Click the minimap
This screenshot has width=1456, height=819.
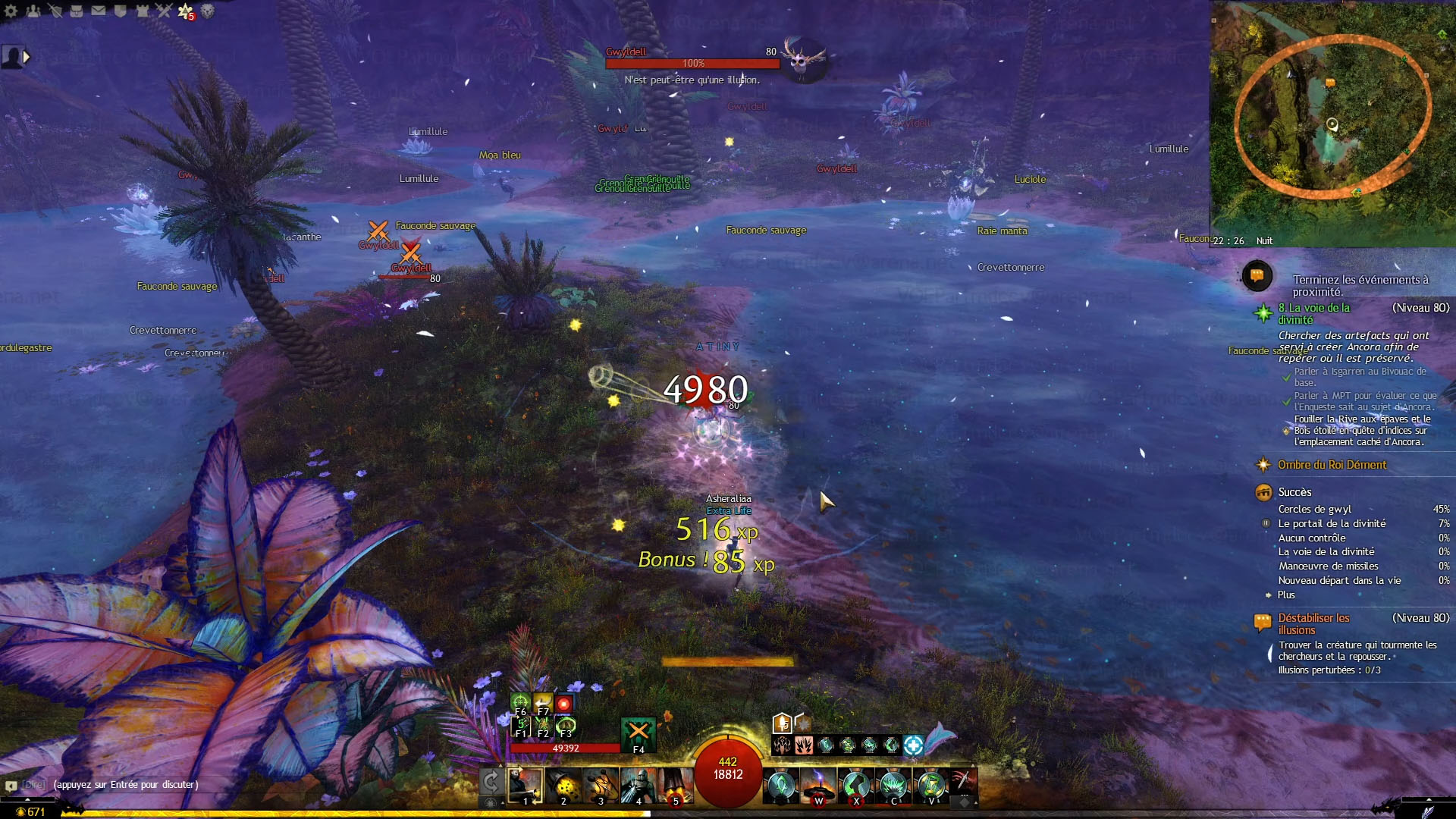[1332, 121]
